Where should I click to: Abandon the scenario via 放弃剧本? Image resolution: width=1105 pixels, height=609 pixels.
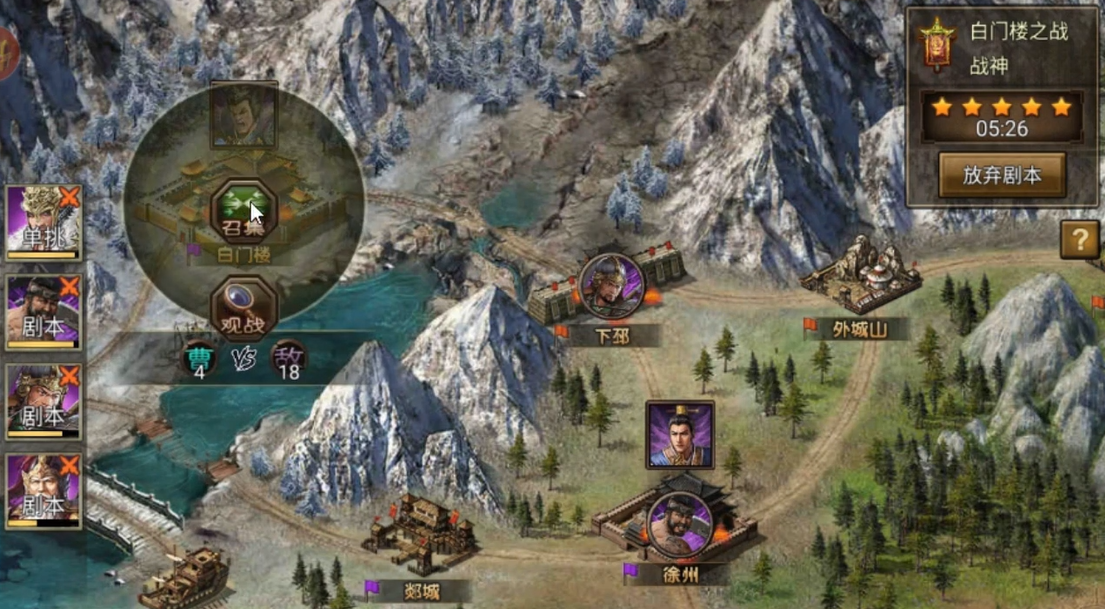coord(1001,175)
